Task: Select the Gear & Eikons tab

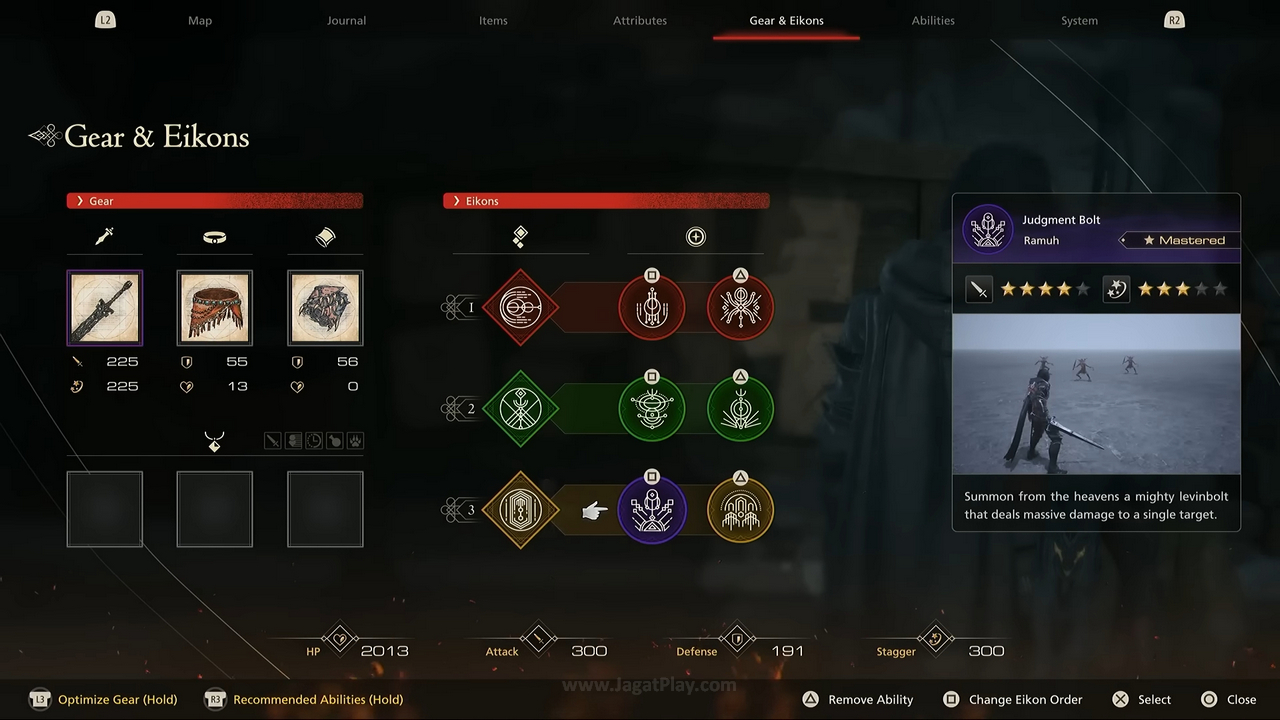Action: coord(786,20)
